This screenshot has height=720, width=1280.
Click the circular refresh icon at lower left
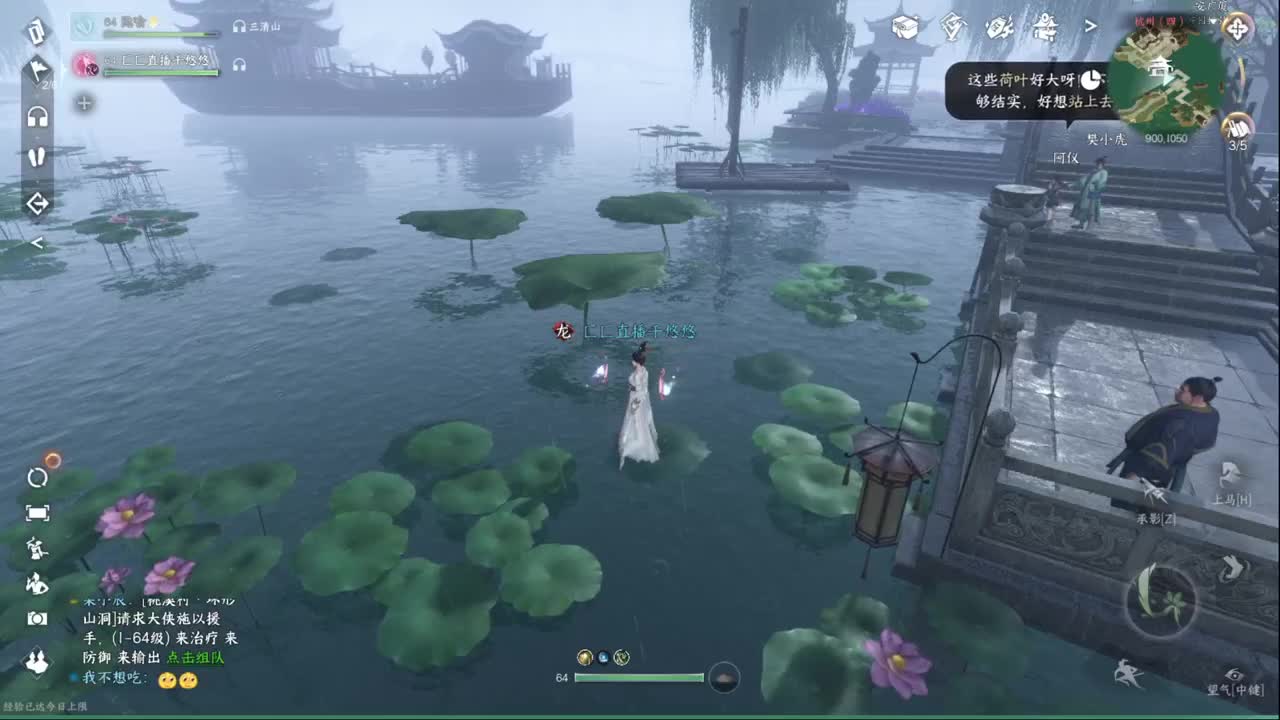[37, 477]
